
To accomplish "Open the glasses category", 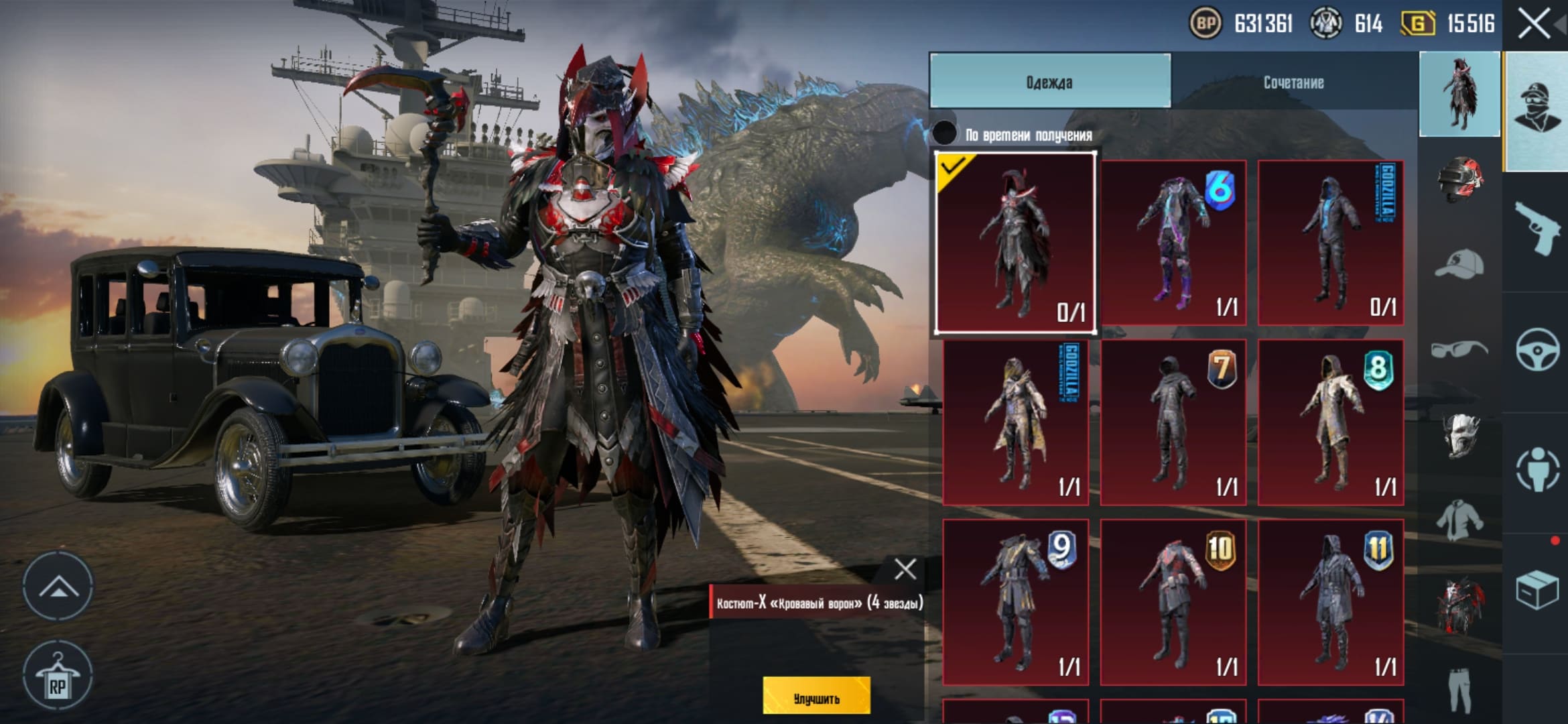I will (x=1459, y=349).
